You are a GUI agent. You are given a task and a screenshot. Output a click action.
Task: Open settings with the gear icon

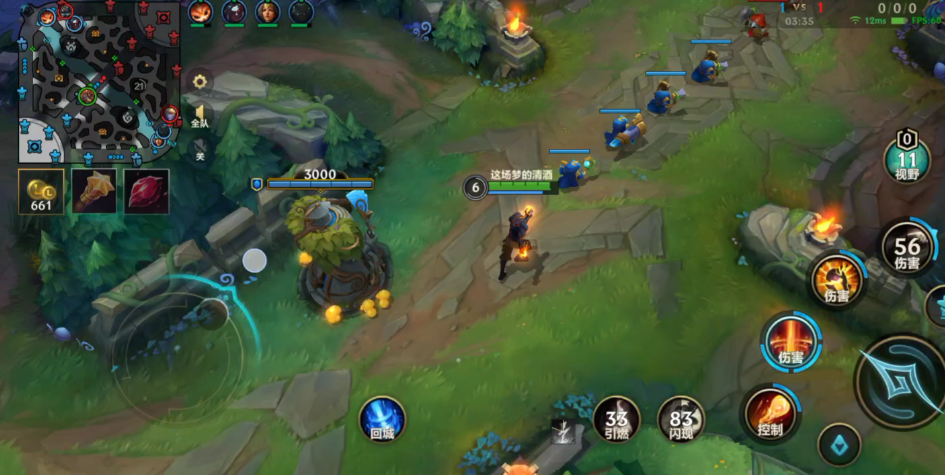200,82
